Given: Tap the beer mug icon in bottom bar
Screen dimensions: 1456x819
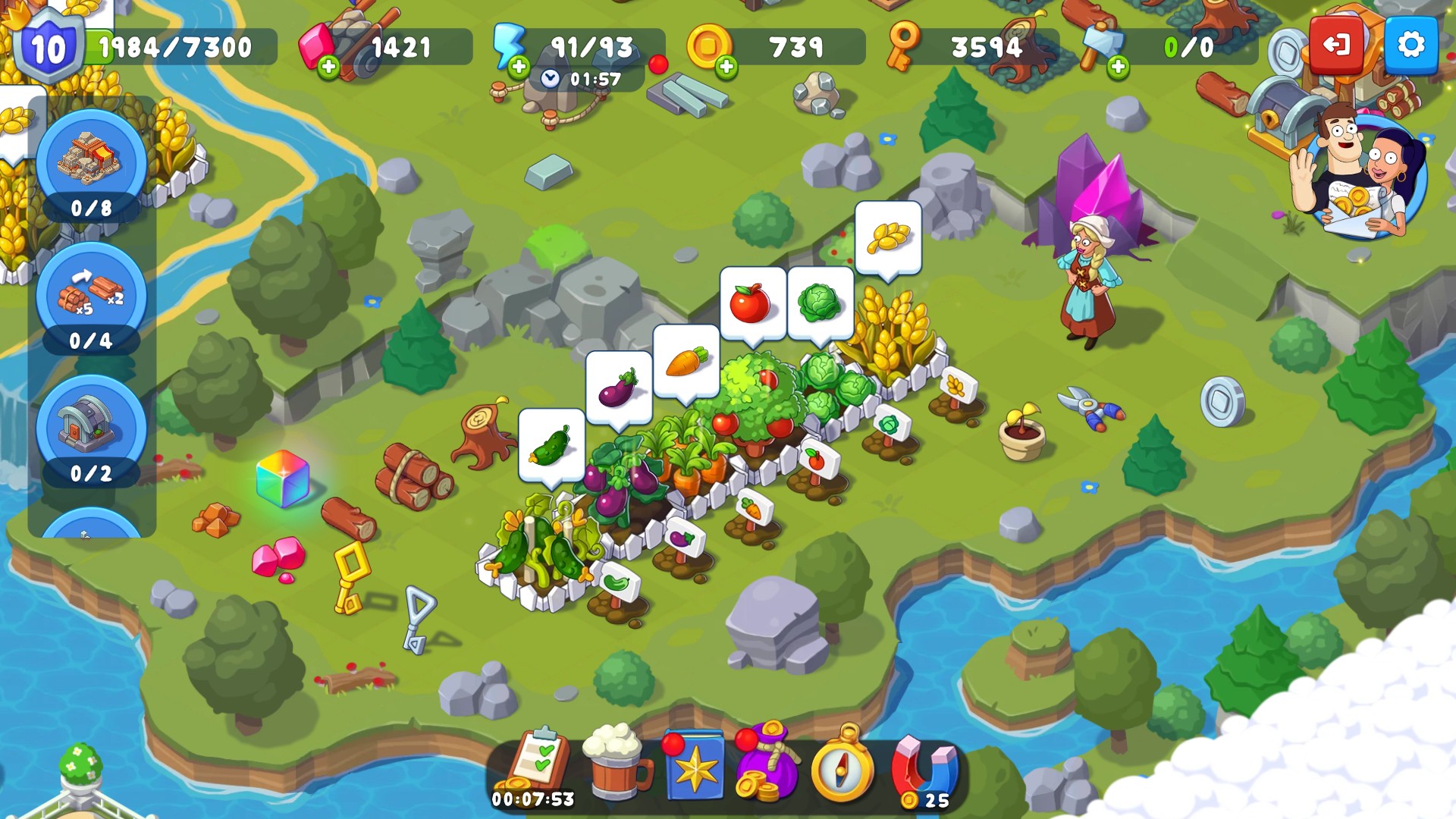Looking at the screenshot, I should (614, 764).
